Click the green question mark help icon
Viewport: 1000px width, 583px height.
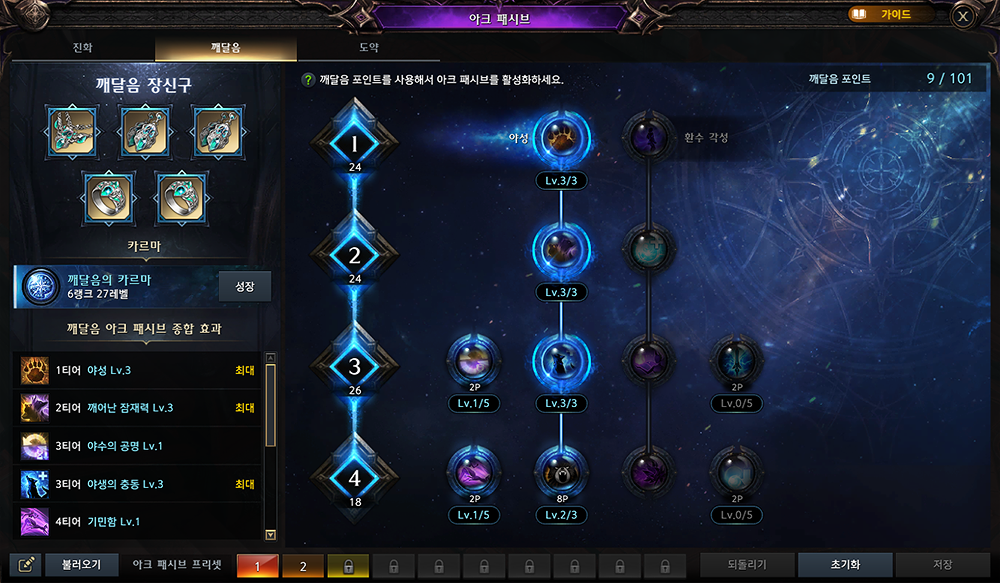[308, 80]
